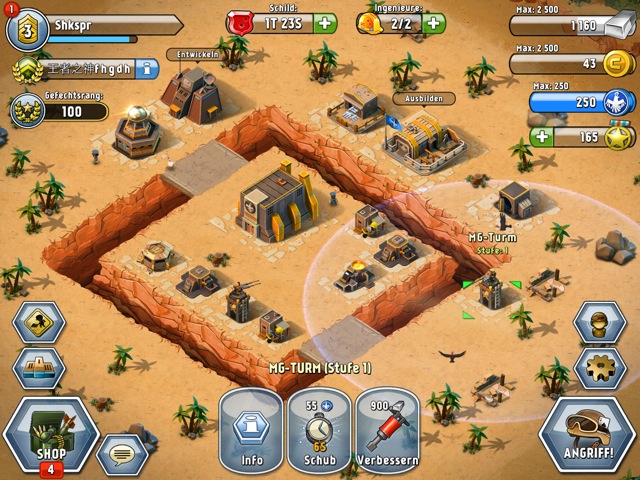Open the chat speech bubble
Image resolution: width=640 pixels, height=480 pixels.
(120, 455)
